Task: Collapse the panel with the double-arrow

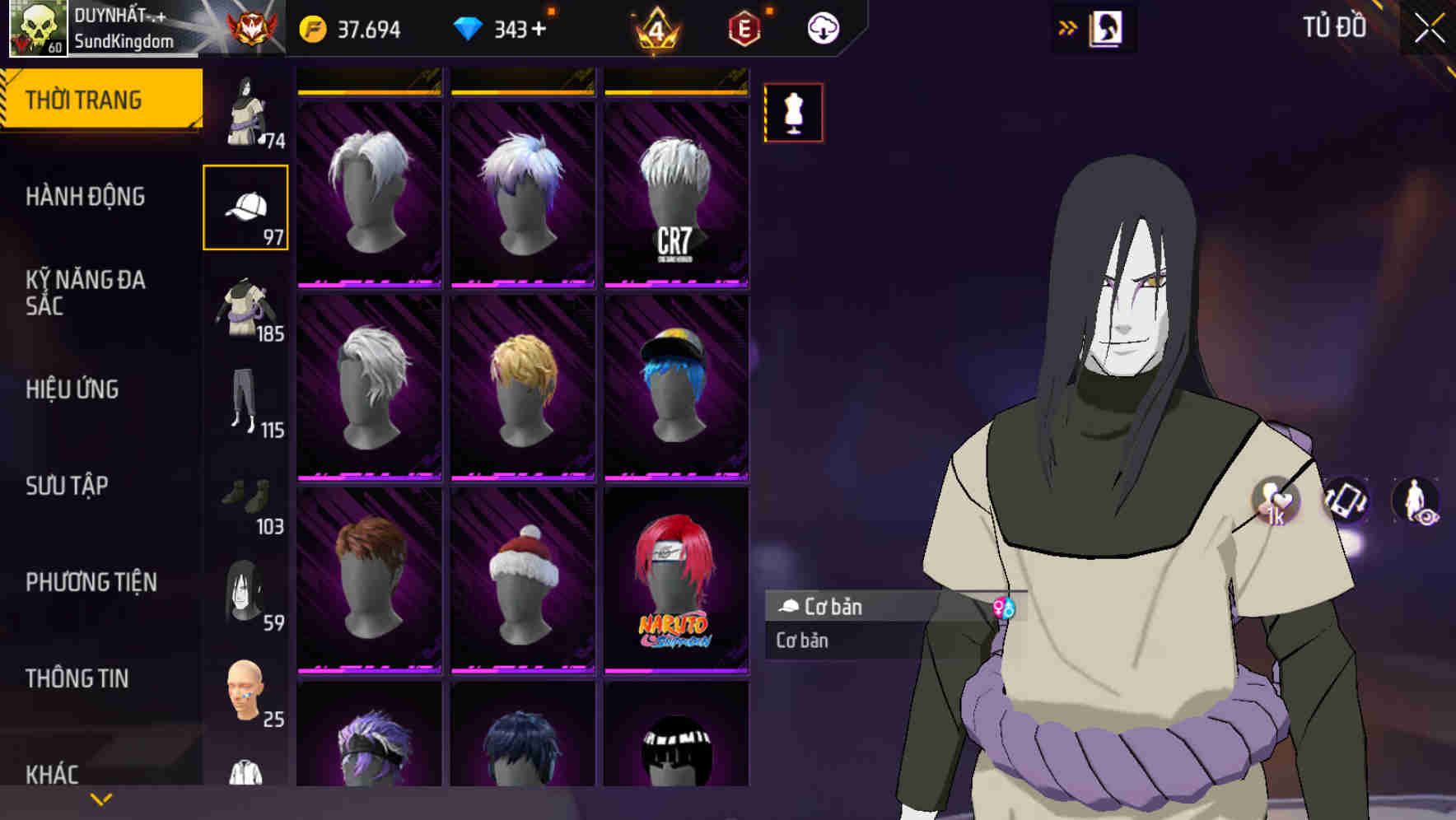Action: 1068,26
